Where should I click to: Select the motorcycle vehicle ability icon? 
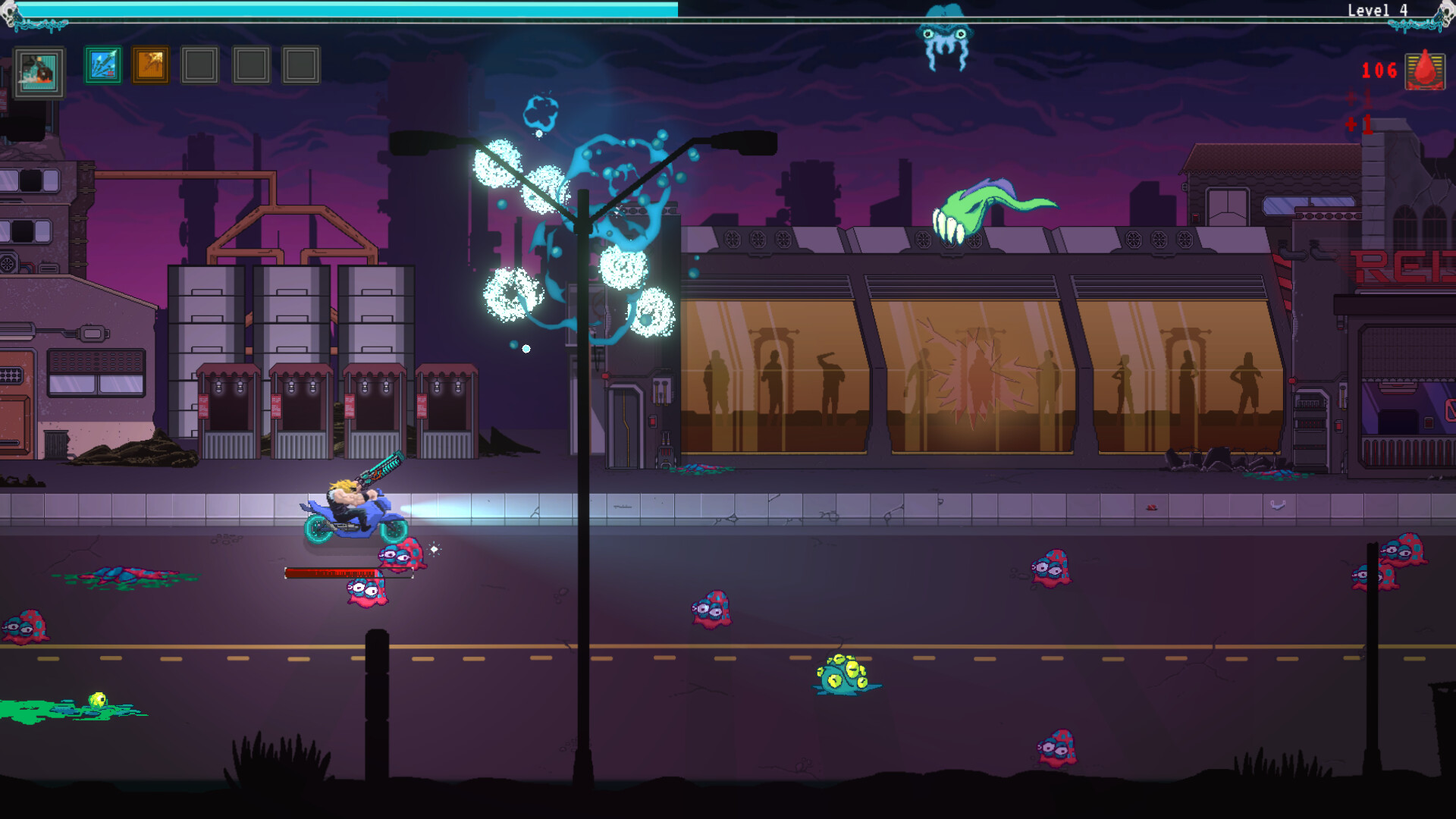pos(39,72)
